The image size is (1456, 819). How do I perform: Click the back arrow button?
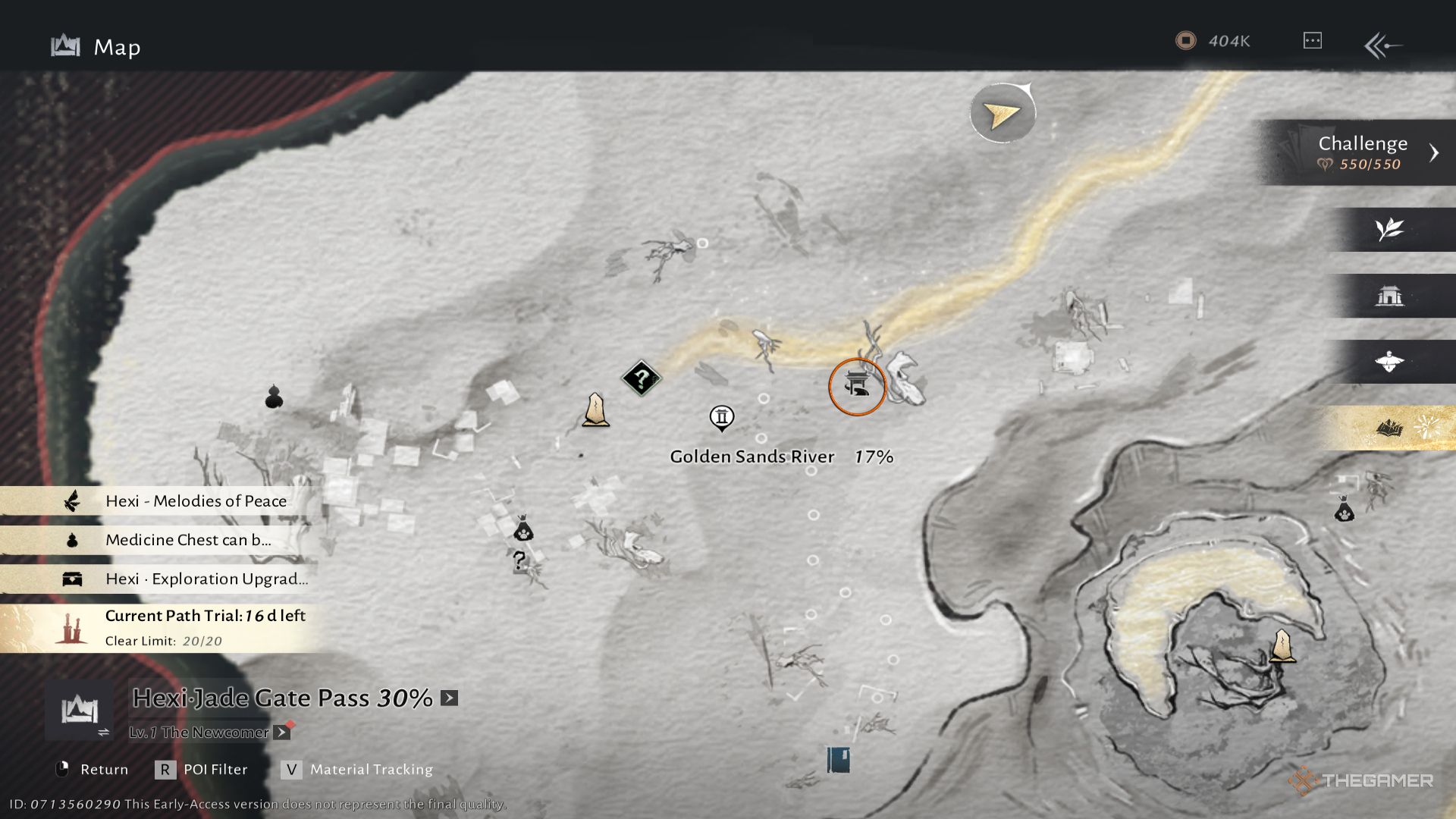(x=1382, y=45)
